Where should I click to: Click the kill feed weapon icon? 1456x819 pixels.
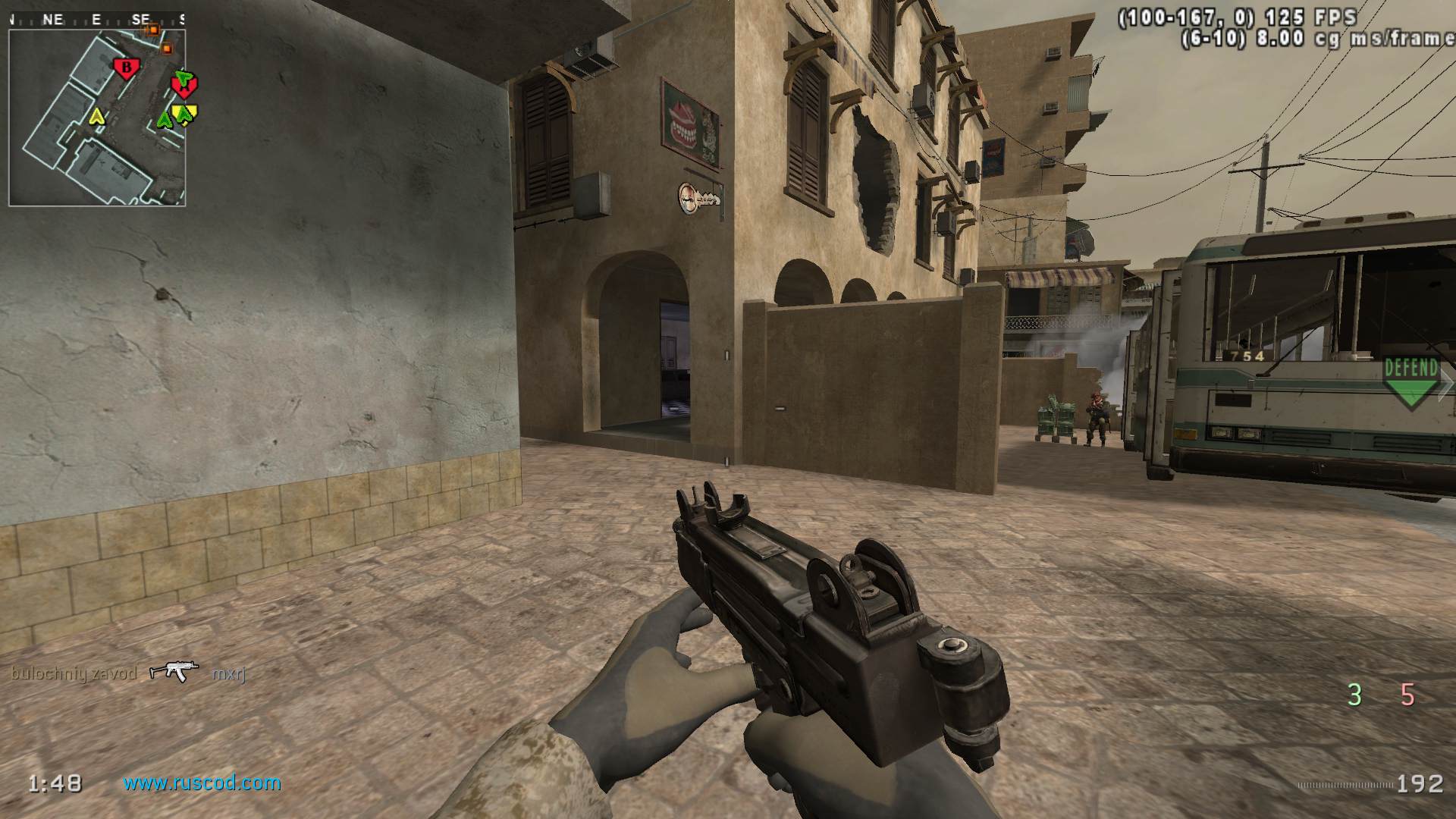[174, 671]
